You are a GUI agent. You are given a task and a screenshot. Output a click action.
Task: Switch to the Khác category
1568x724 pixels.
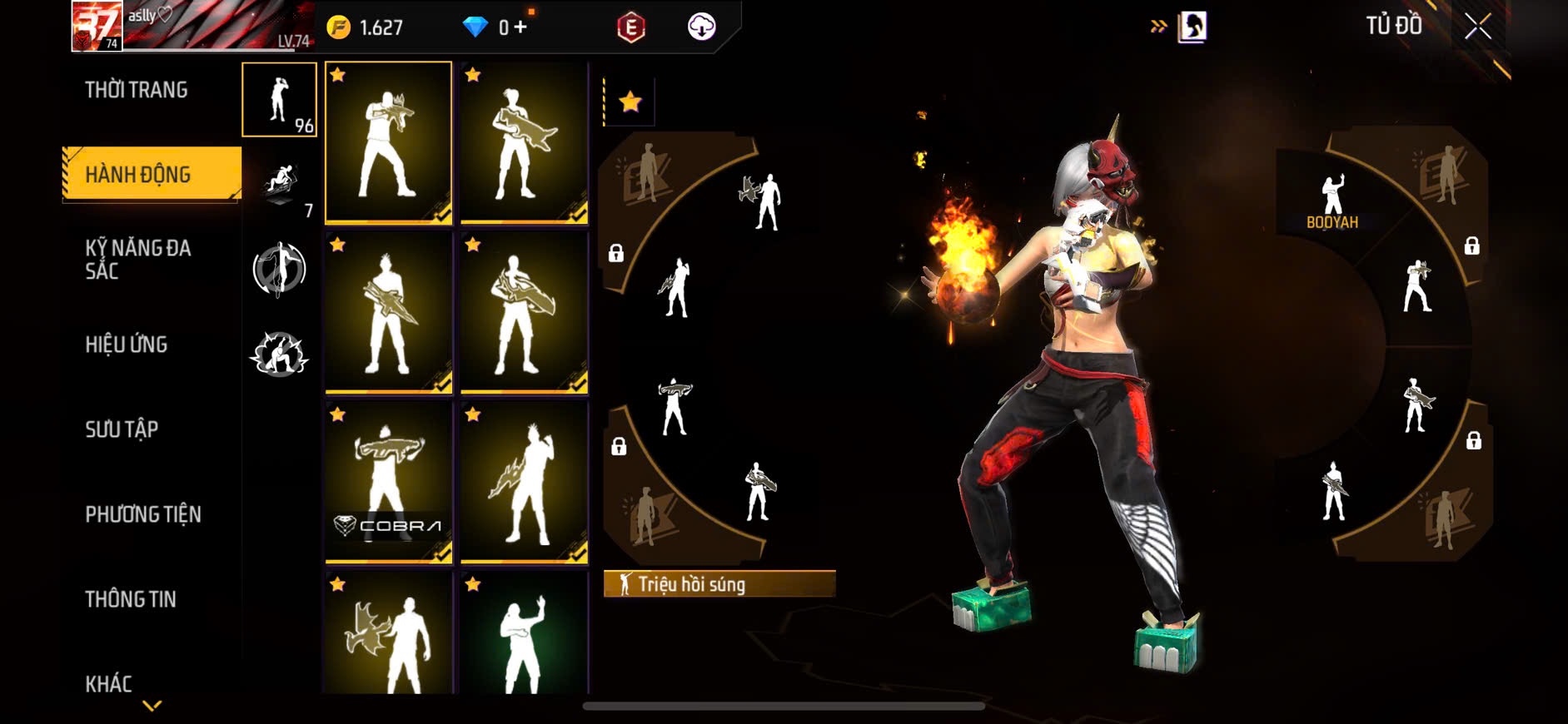[x=109, y=684]
